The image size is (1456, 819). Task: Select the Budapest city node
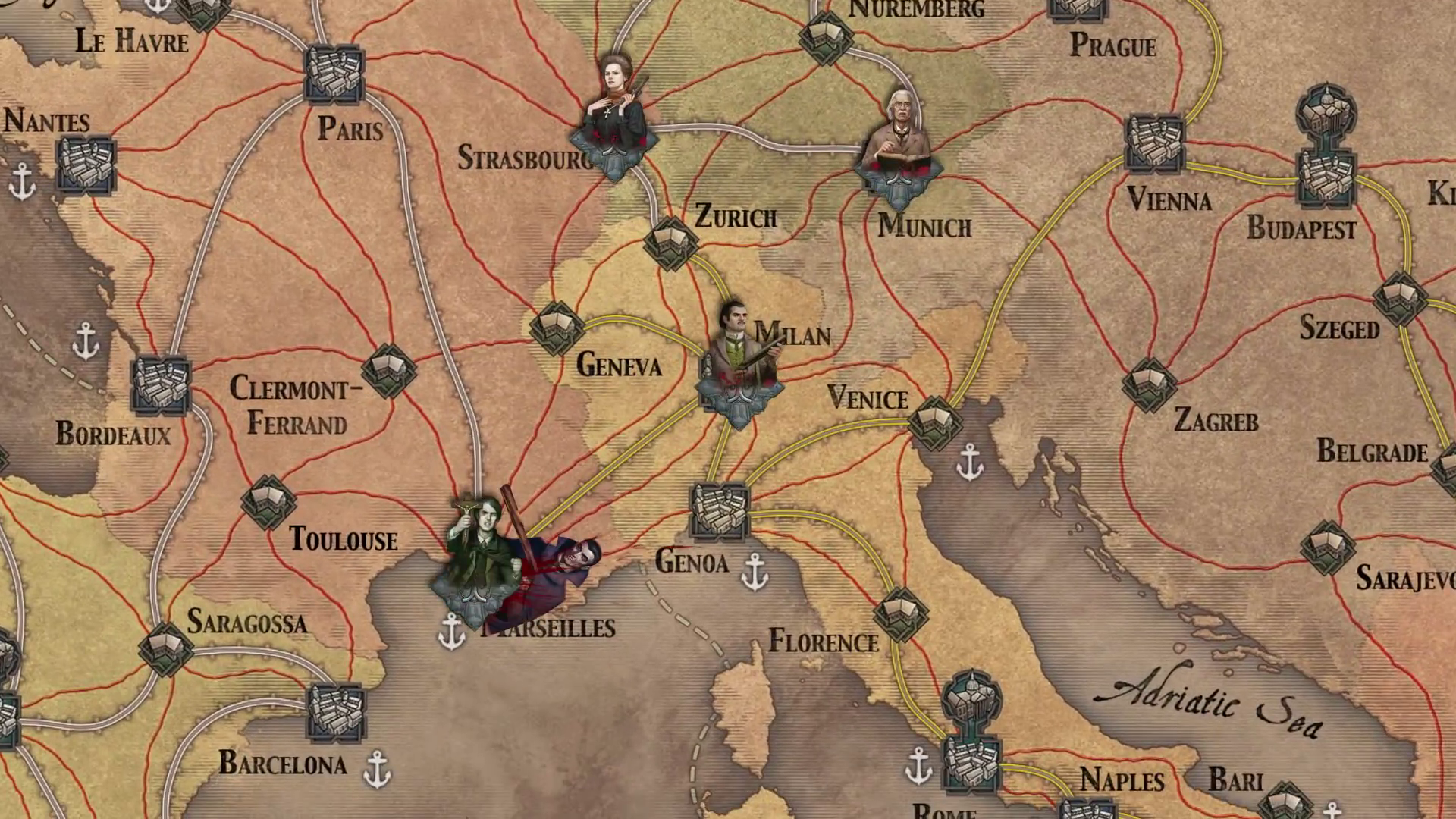1326,176
